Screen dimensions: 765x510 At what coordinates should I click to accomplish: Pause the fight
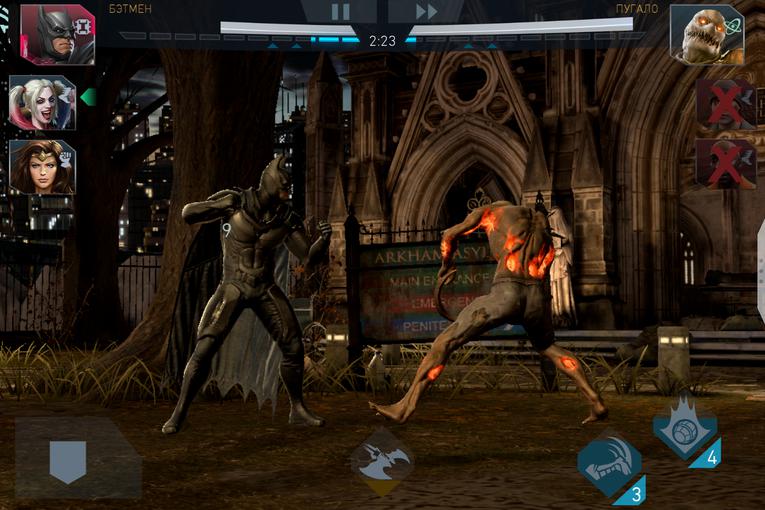coord(341,12)
